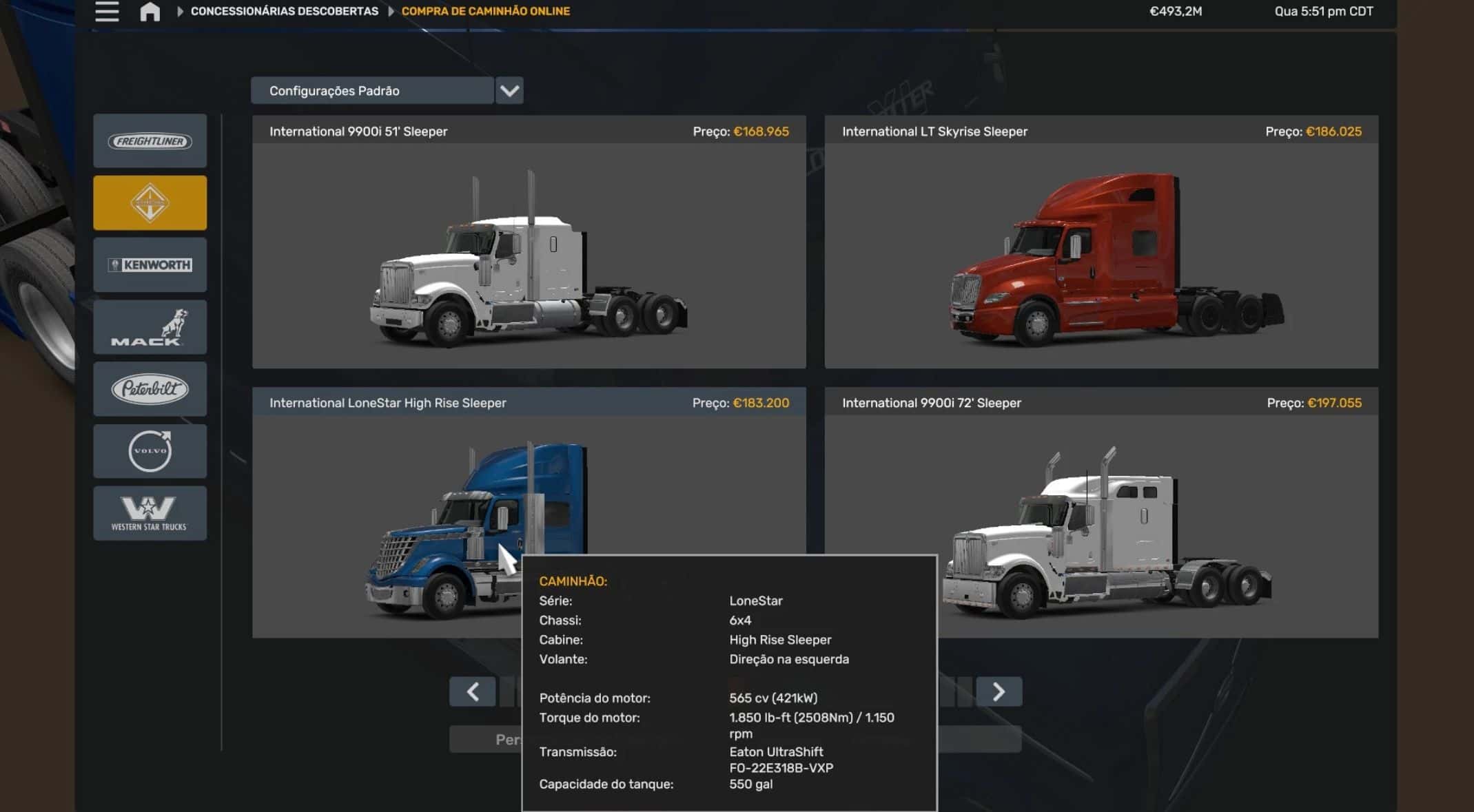Select the Freightliner brand tab

point(150,141)
